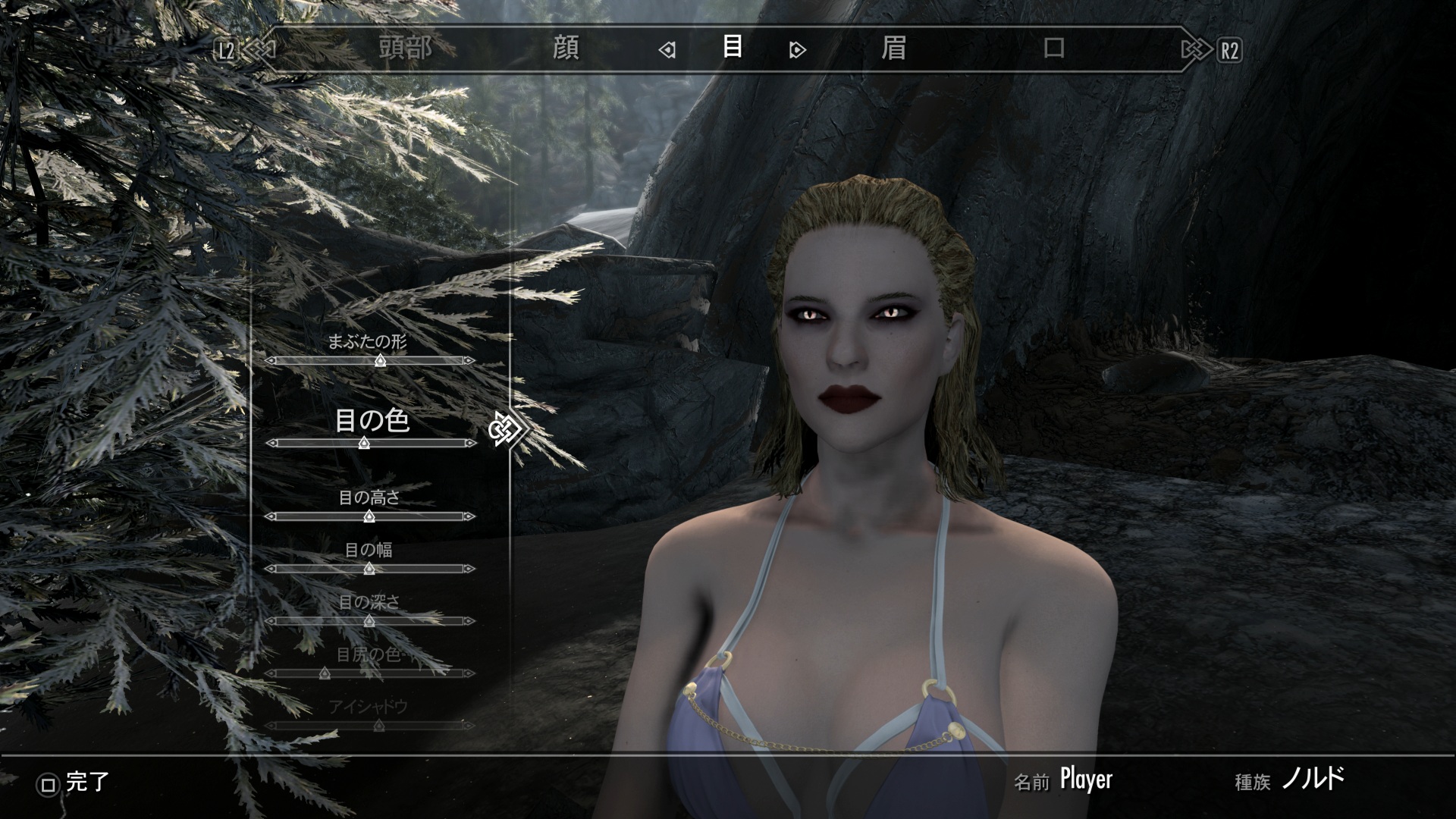Viewport: 1456px width, 819px height.
Task: Choose the 種族 ノルド race label
Action: point(1313,780)
